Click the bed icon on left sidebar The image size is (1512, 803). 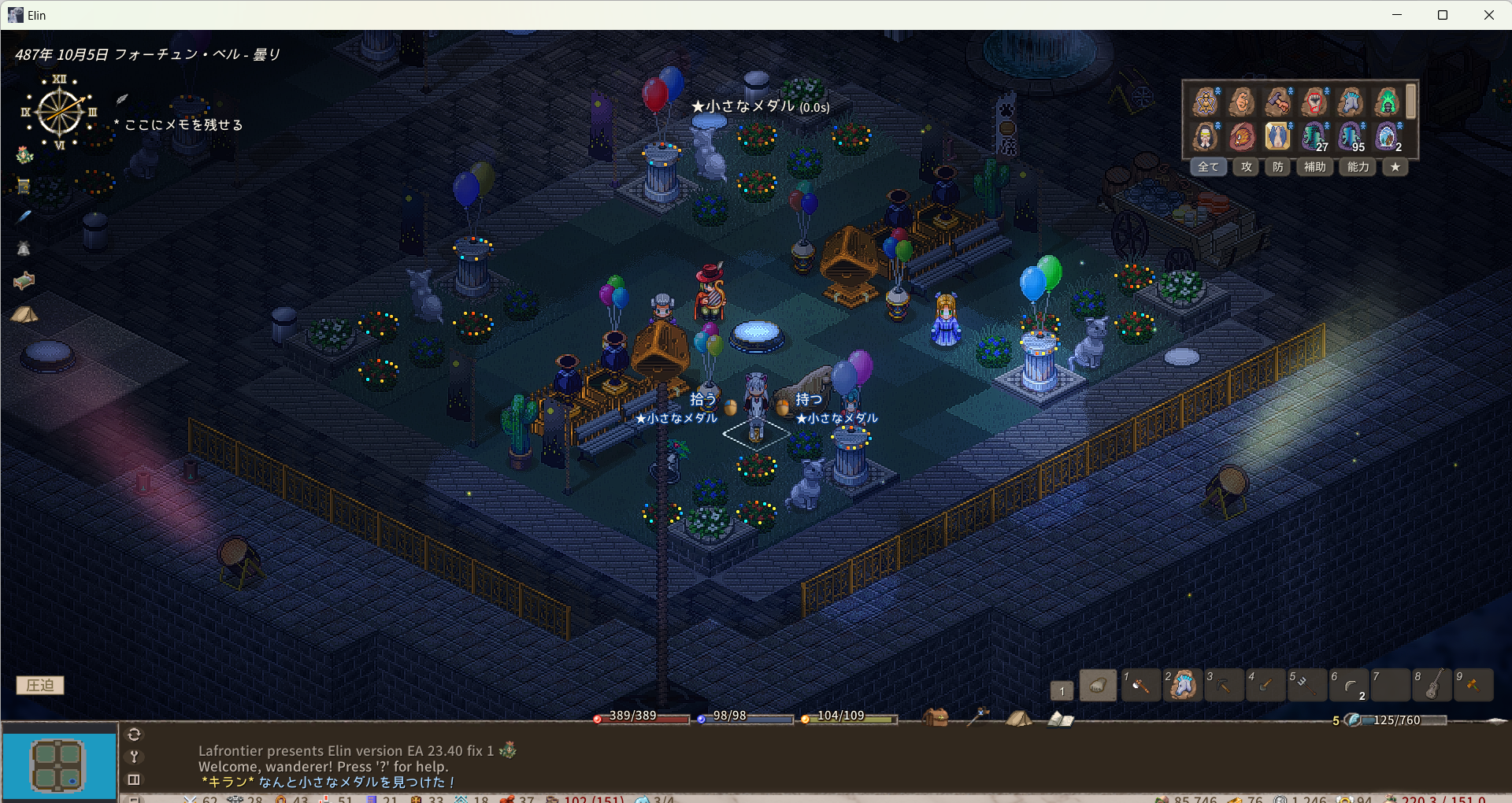click(24, 281)
